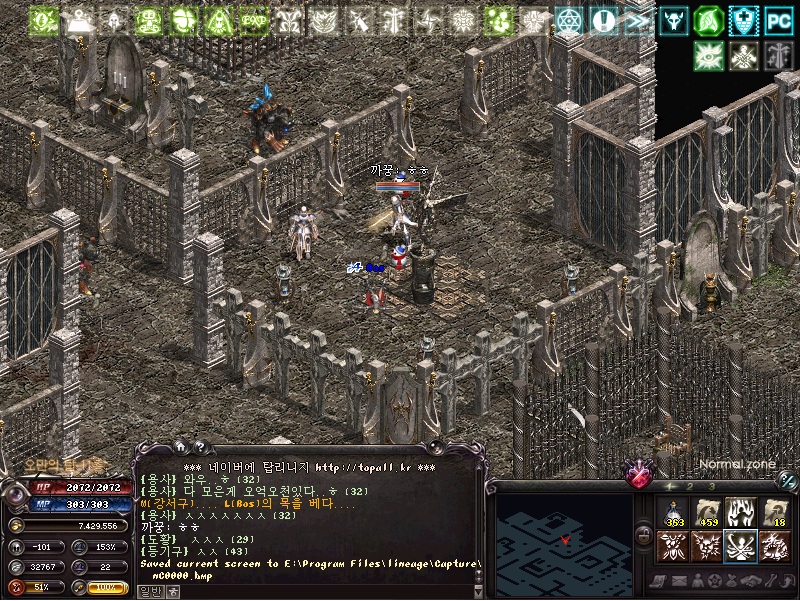Click the hexagram buff icon

point(570,20)
